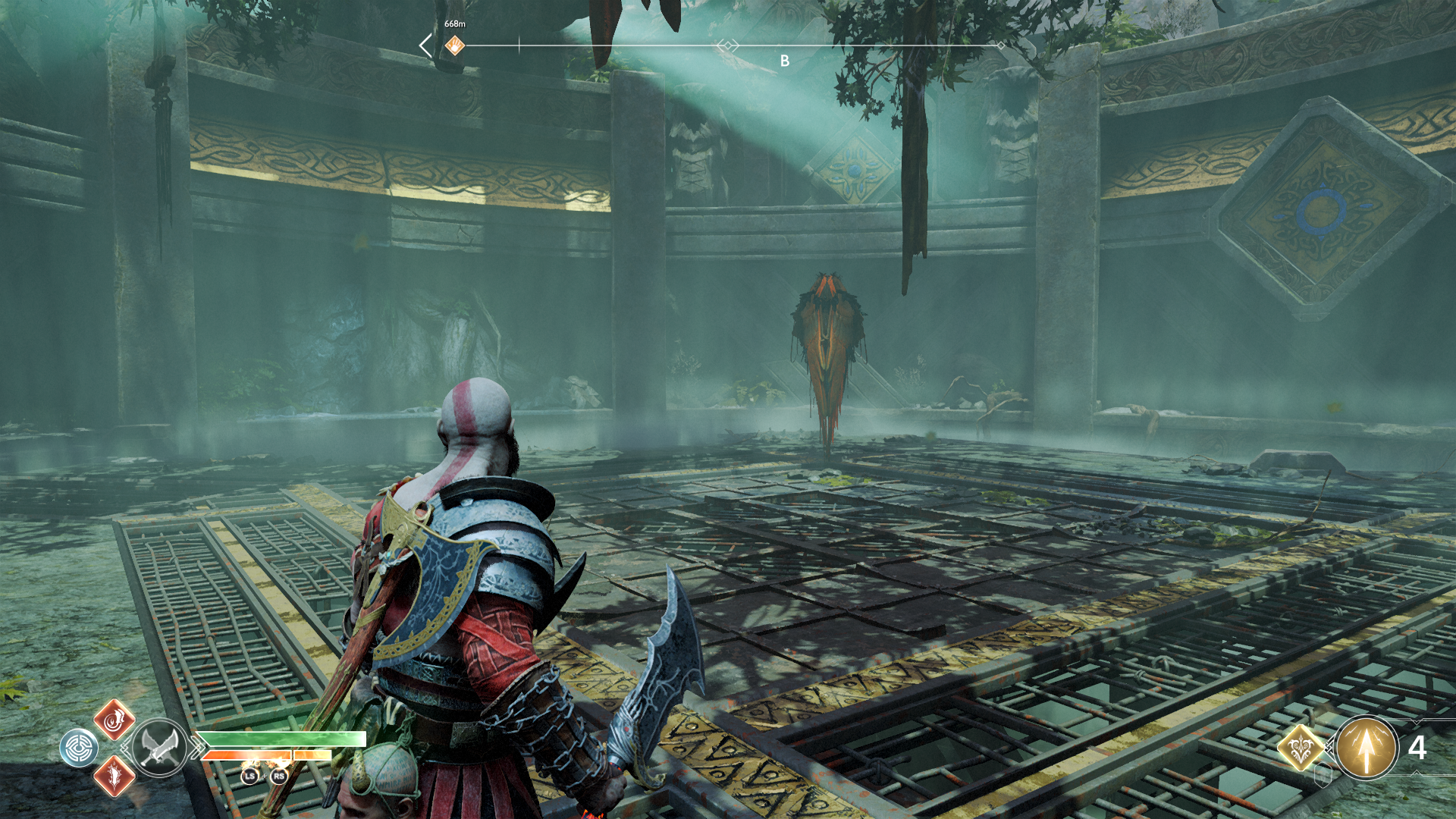Viewport: 1456px width, 819px height.
Task: Trigger the blue circular shield ability icon
Action: [x=79, y=748]
